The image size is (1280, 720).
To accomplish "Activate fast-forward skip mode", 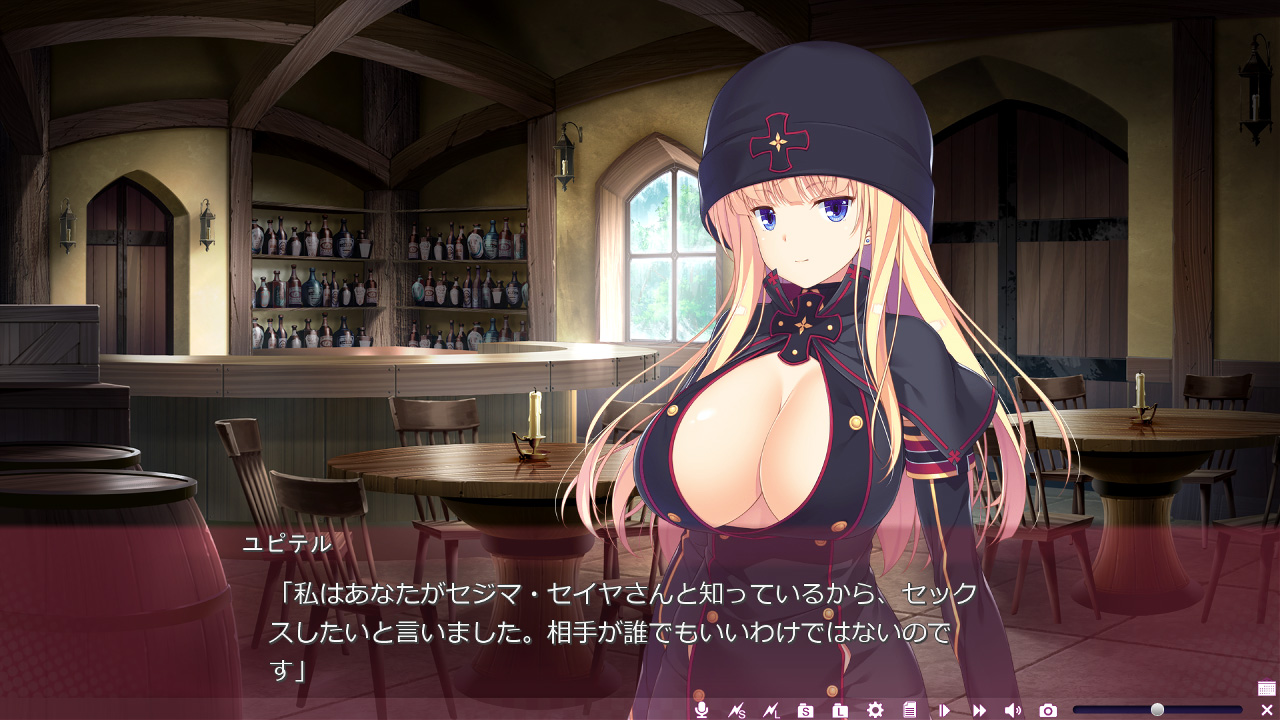I will coord(979,710).
